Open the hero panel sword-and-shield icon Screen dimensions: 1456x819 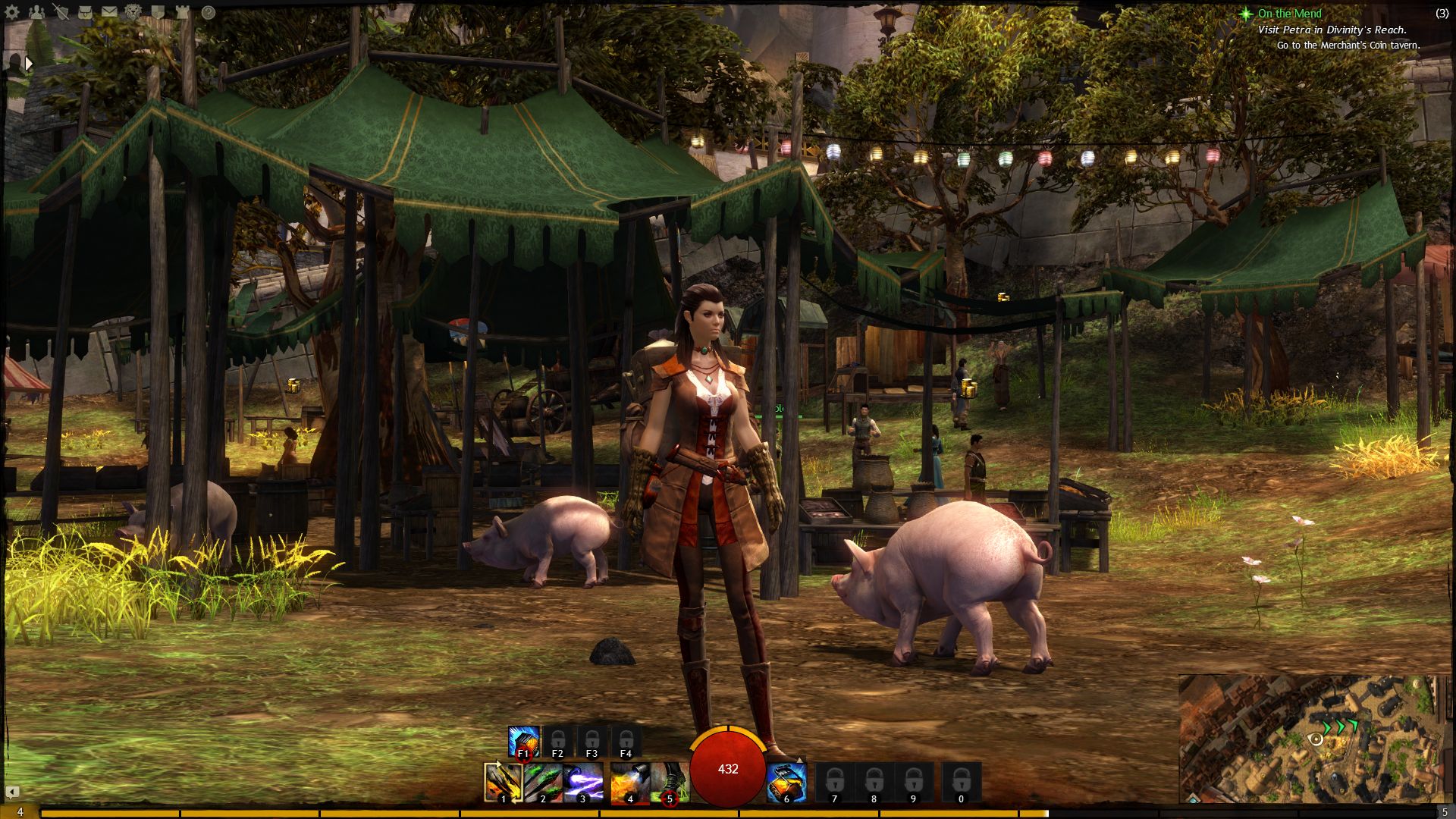point(61,12)
